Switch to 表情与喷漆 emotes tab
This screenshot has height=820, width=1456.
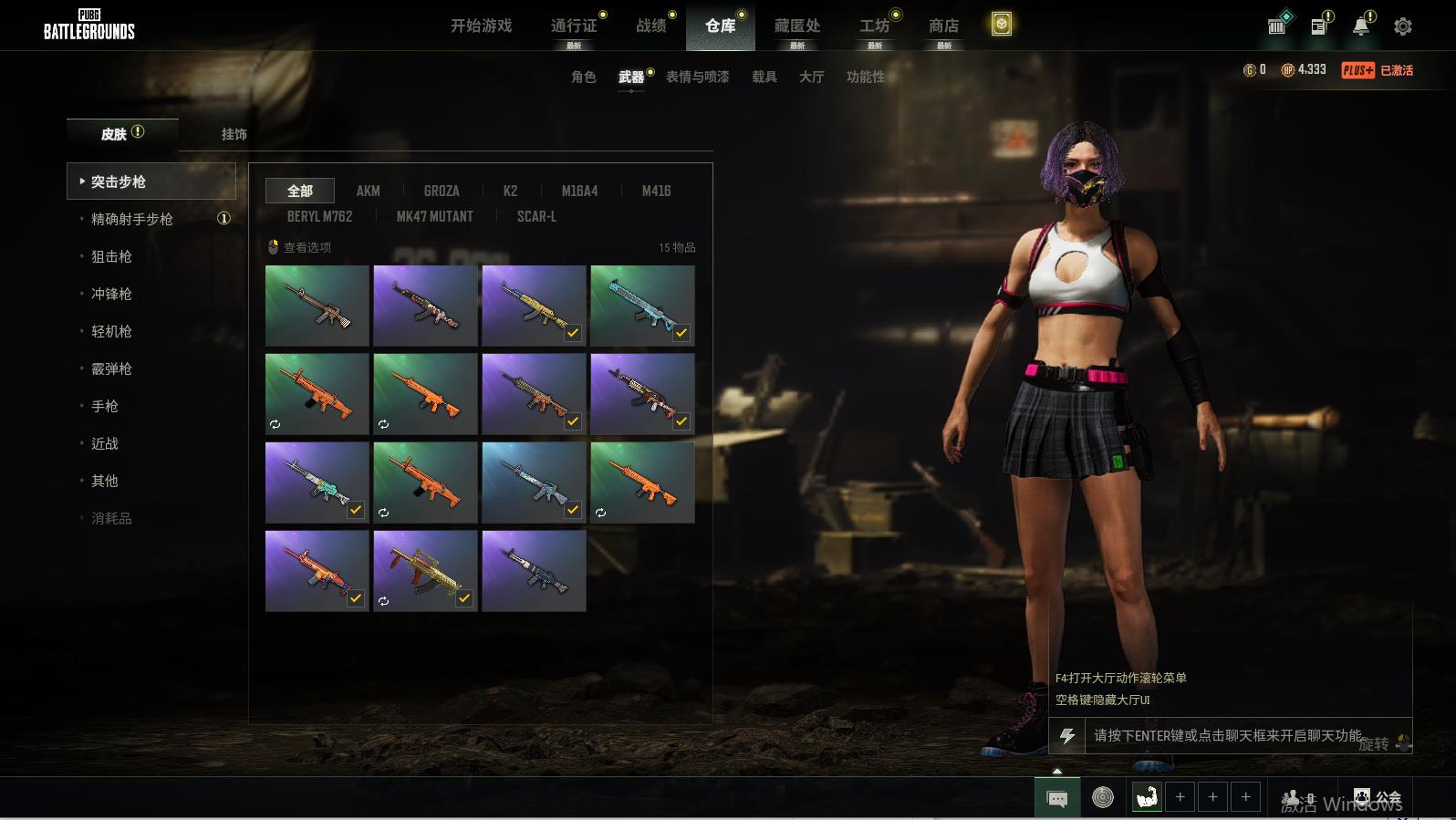coord(697,77)
